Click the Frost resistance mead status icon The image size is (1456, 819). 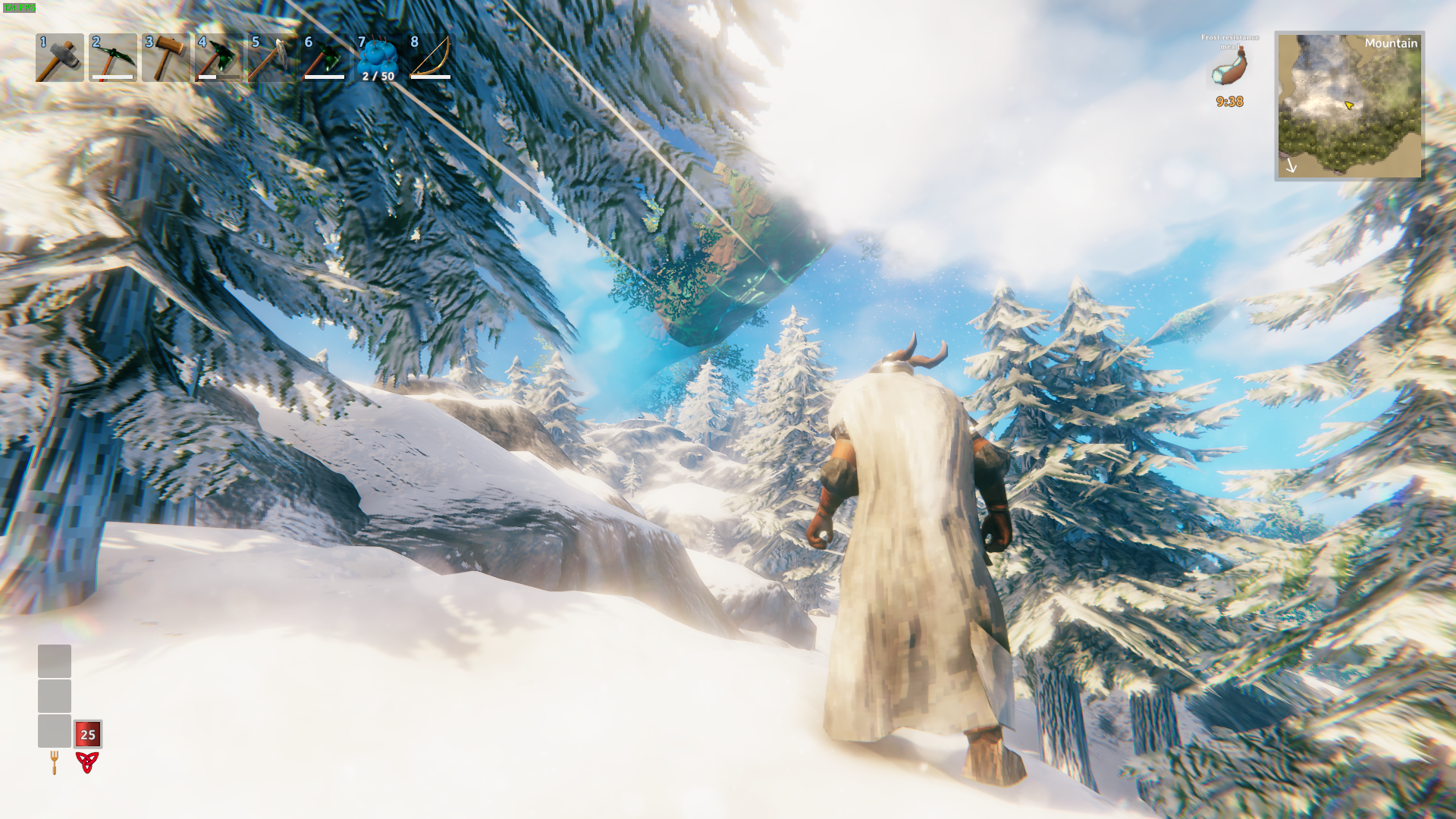click(x=1229, y=70)
